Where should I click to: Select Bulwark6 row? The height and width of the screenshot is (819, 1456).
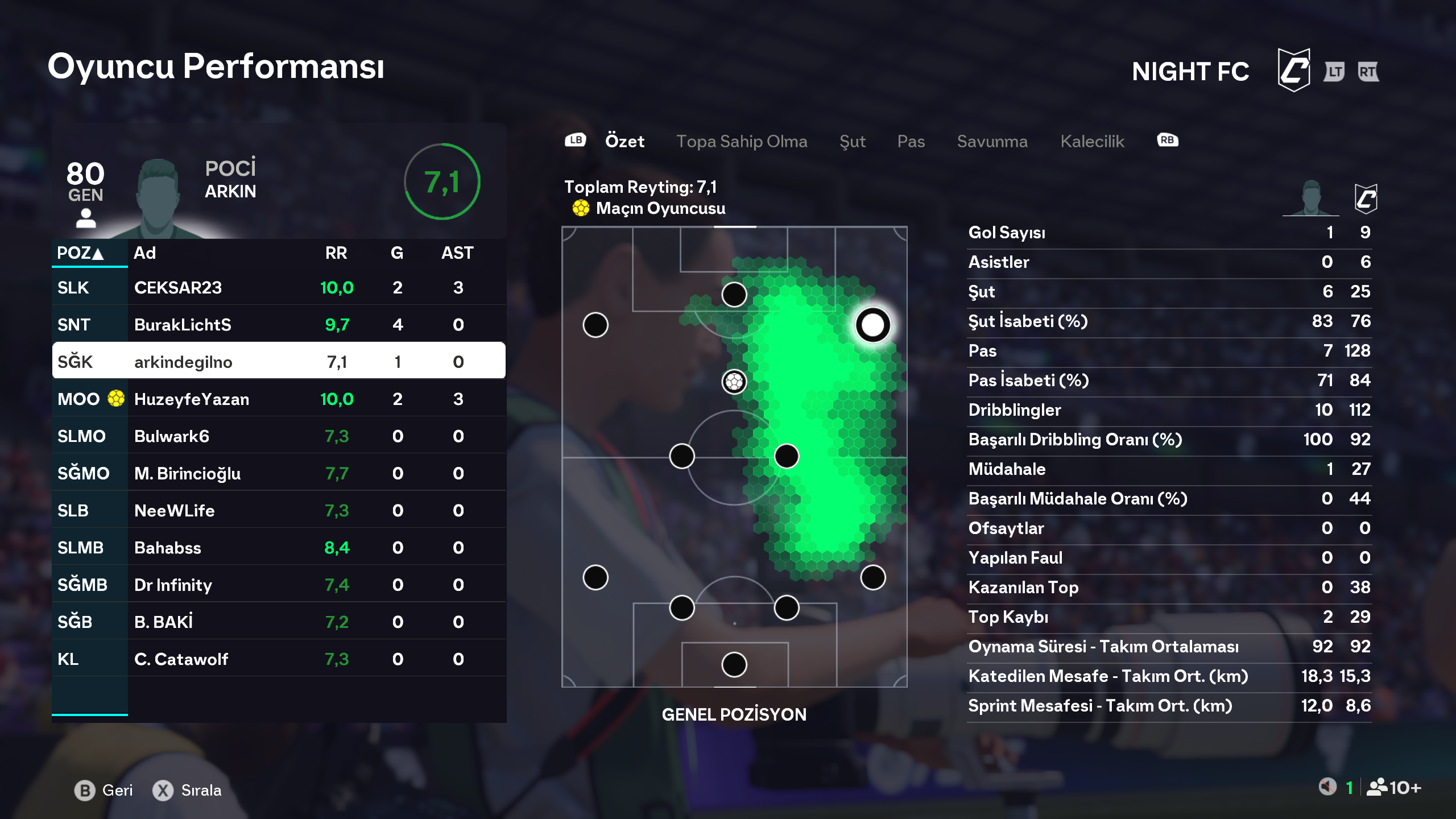[279, 436]
